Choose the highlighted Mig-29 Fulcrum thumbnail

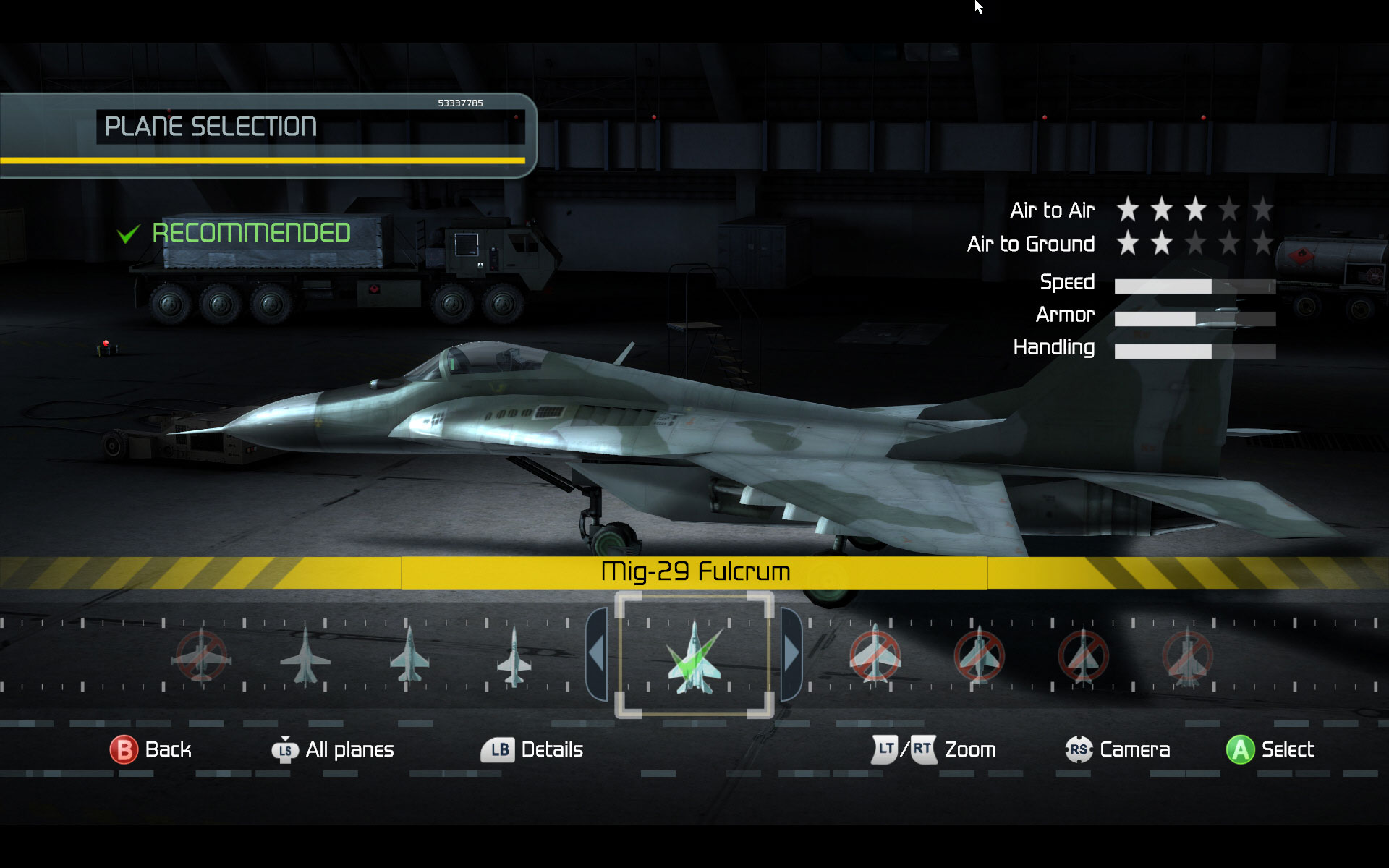tap(694, 656)
